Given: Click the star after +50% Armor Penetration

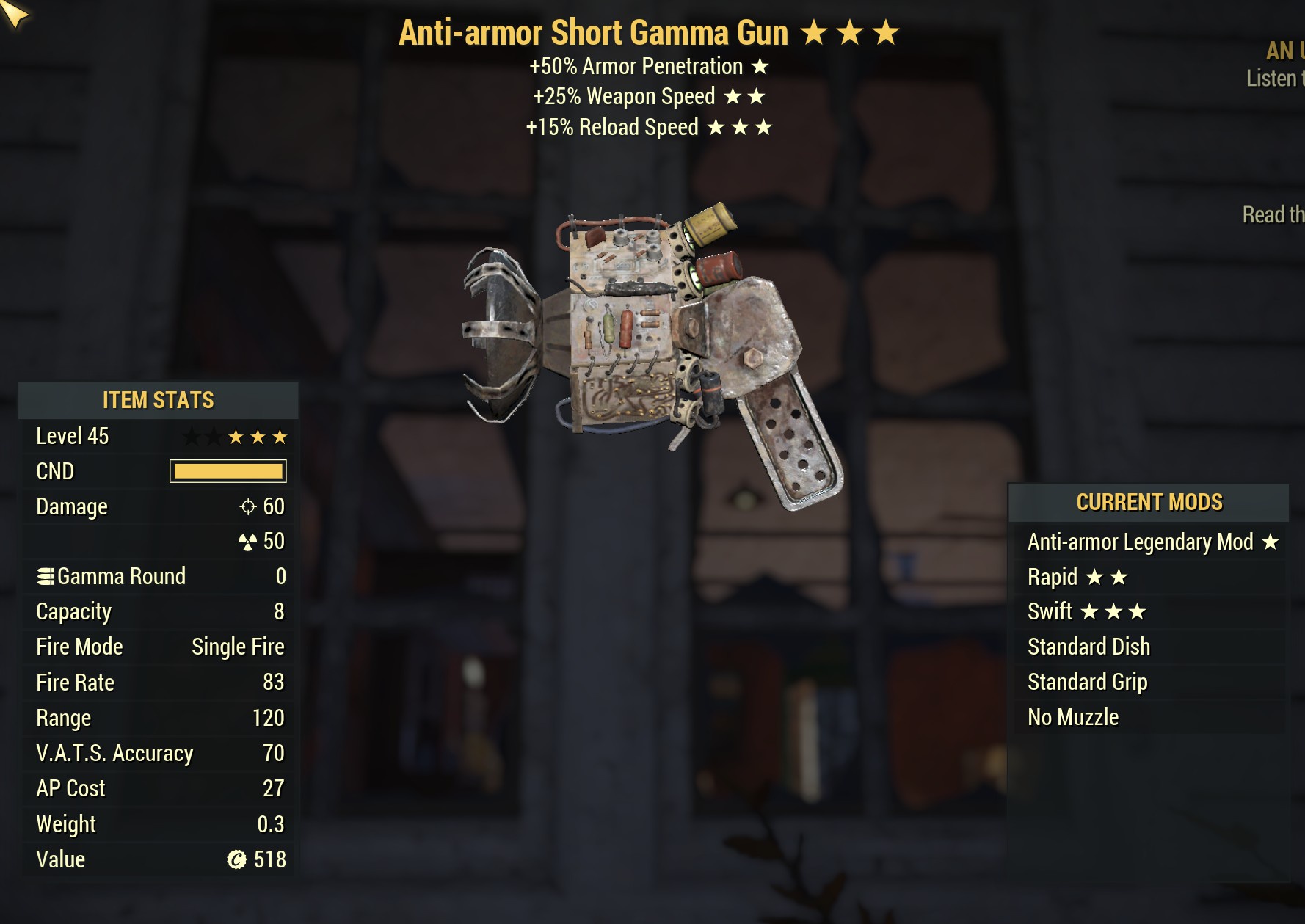Looking at the screenshot, I should click(x=759, y=66).
